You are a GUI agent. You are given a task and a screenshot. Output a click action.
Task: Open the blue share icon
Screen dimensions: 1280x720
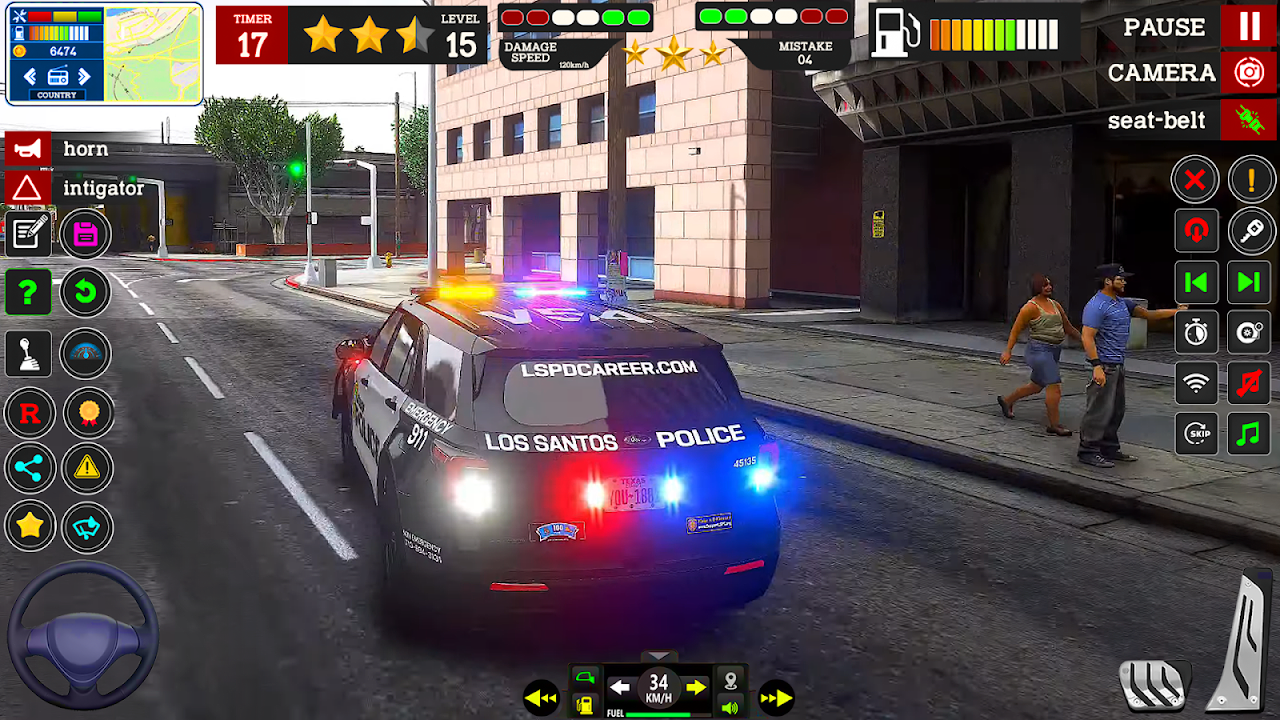(28, 468)
